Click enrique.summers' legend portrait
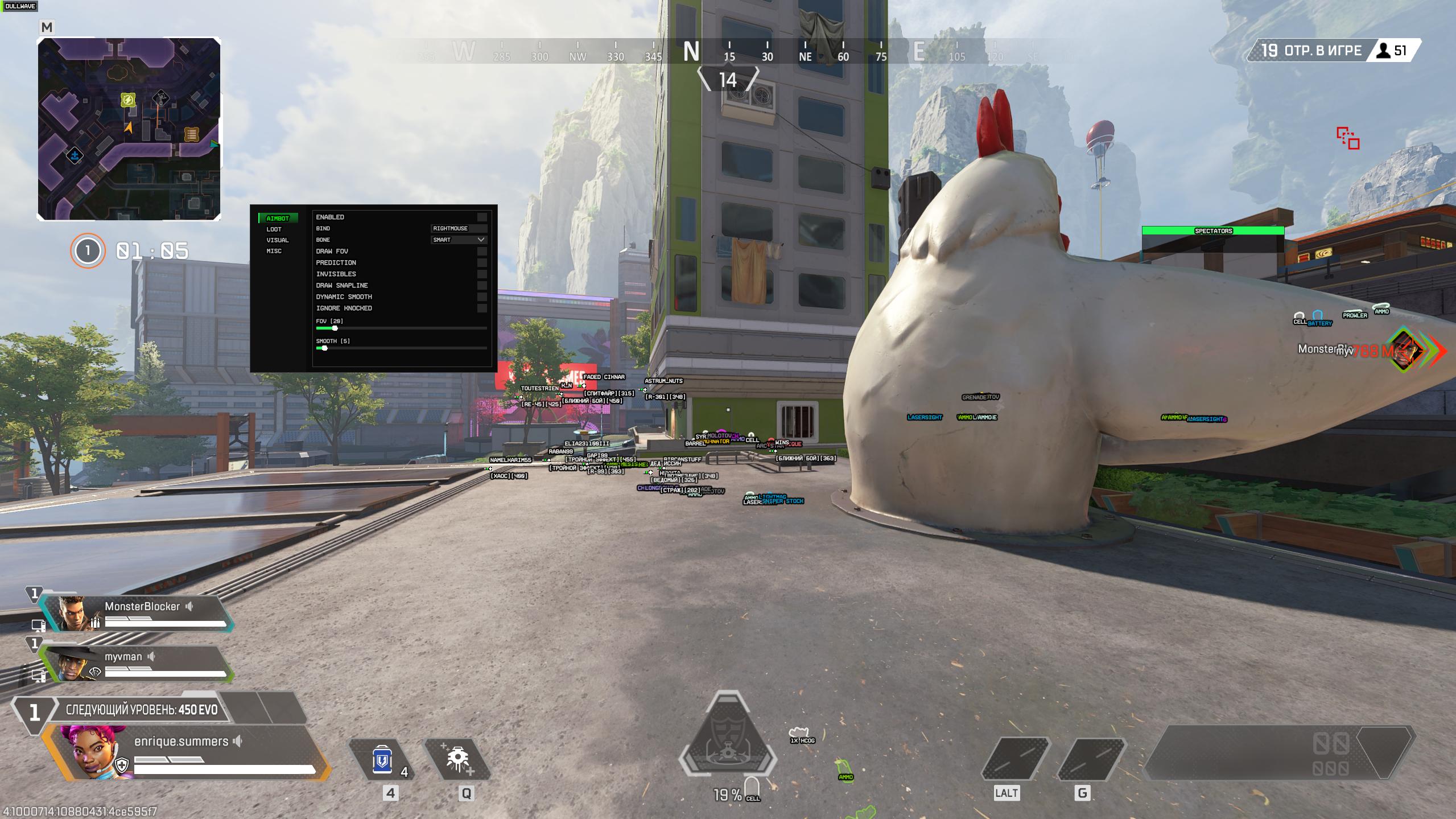 [x=94, y=751]
